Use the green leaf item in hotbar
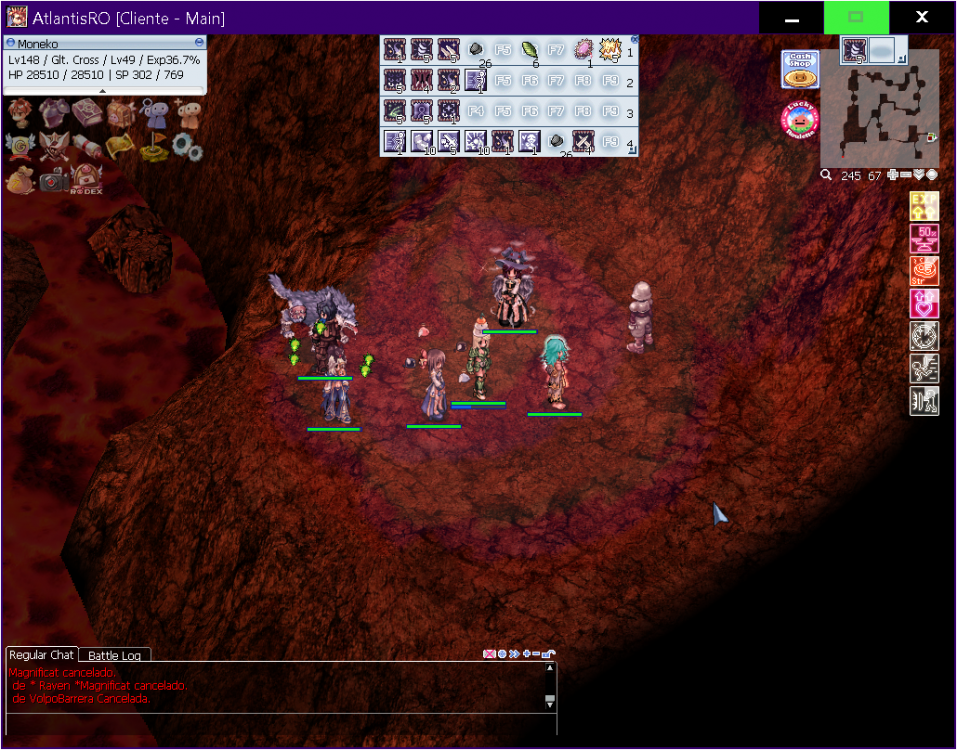Viewport: 957px width, 750px height. [529, 50]
